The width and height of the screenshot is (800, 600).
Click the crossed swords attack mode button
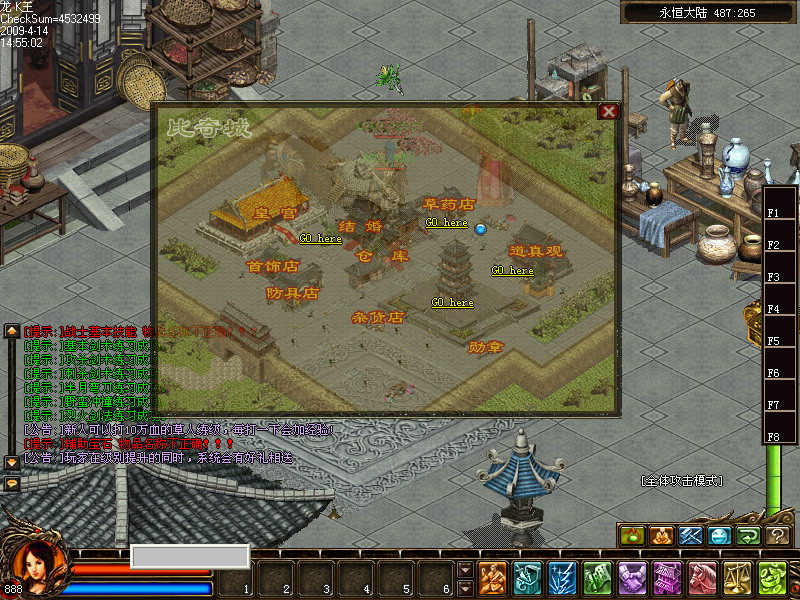click(x=690, y=535)
